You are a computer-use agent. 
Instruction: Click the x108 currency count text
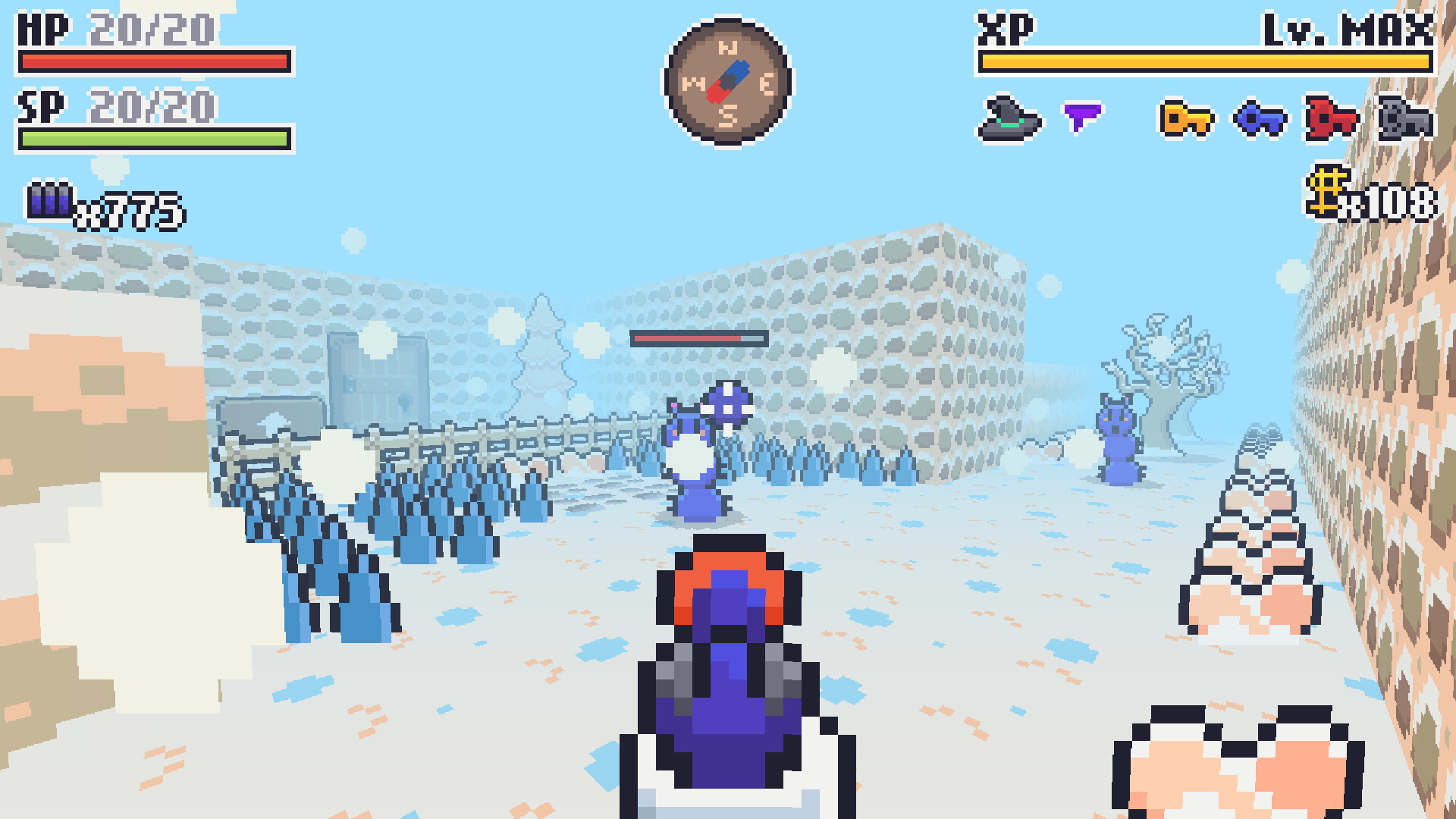tap(1395, 203)
